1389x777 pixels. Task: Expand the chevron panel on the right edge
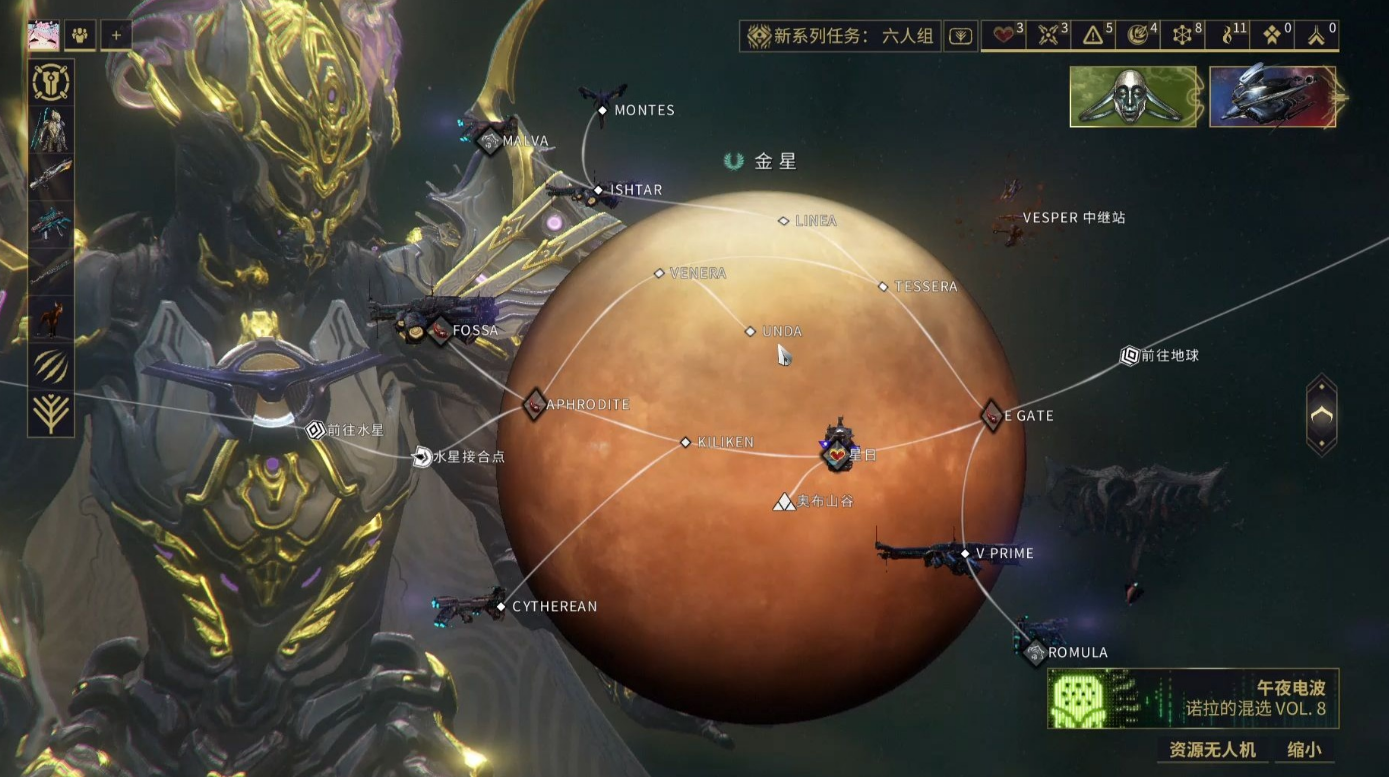(x=1323, y=414)
